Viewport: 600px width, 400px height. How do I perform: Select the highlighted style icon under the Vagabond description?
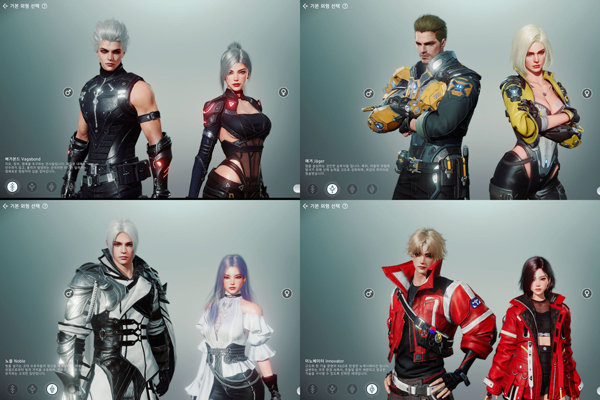pyautogui.click(x=12, y=186)
